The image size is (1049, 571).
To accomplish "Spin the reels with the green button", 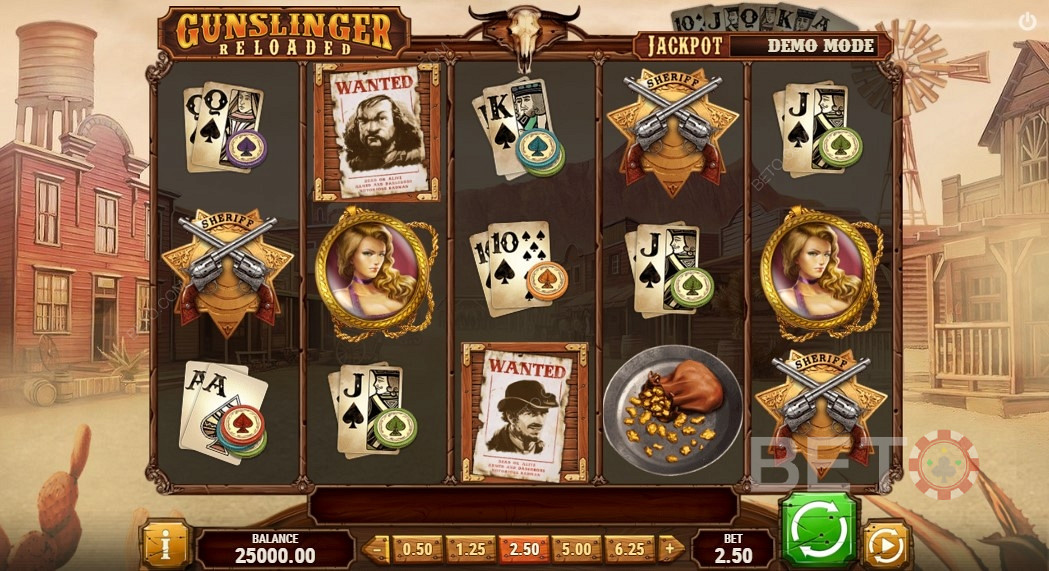I will tap(819, 530).
